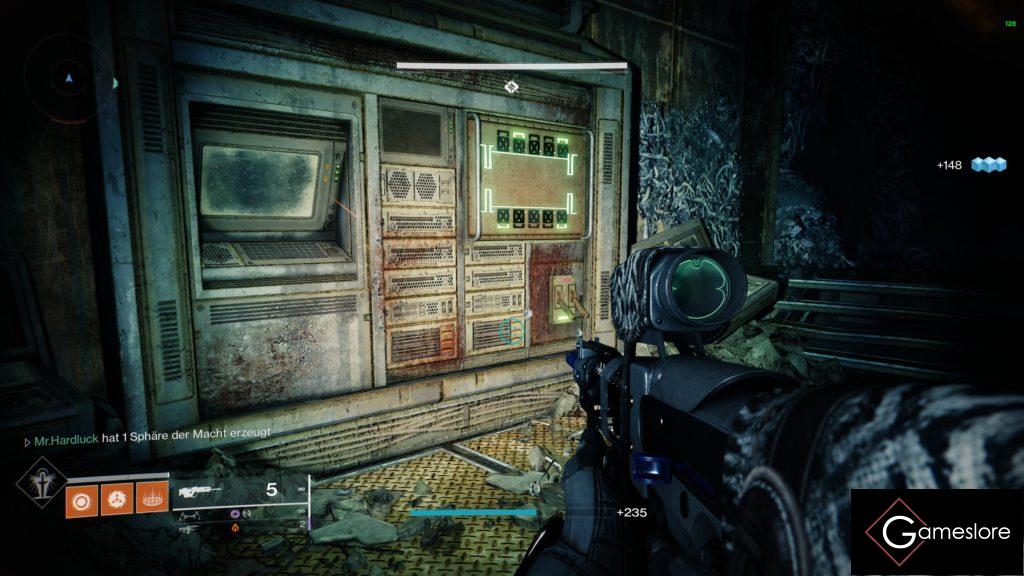1024x576 pixels.
Task: Click the objective marker under the white bar
Action: (x=511, y=87)
